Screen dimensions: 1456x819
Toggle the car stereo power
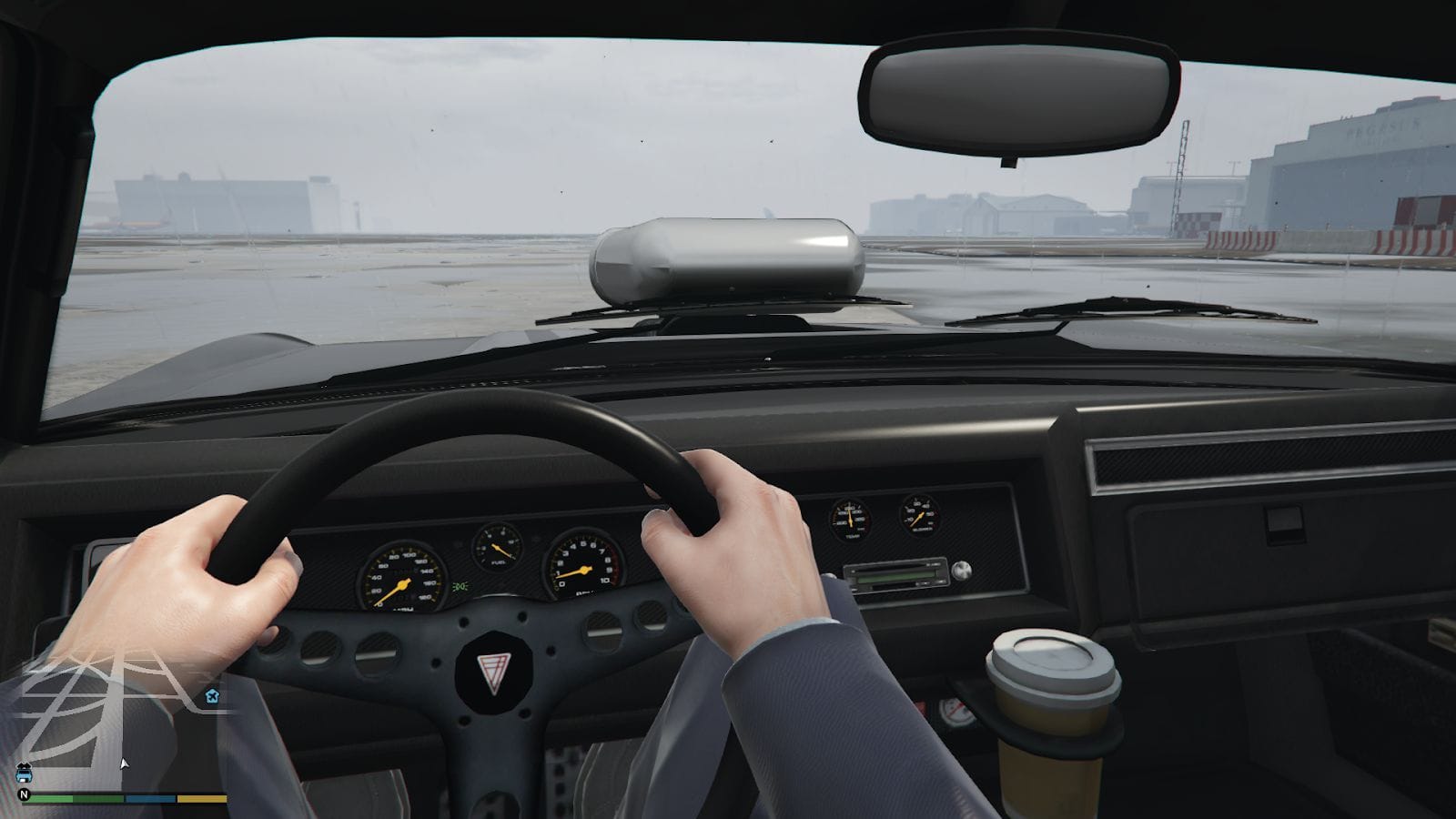click(x=962, y=571)
